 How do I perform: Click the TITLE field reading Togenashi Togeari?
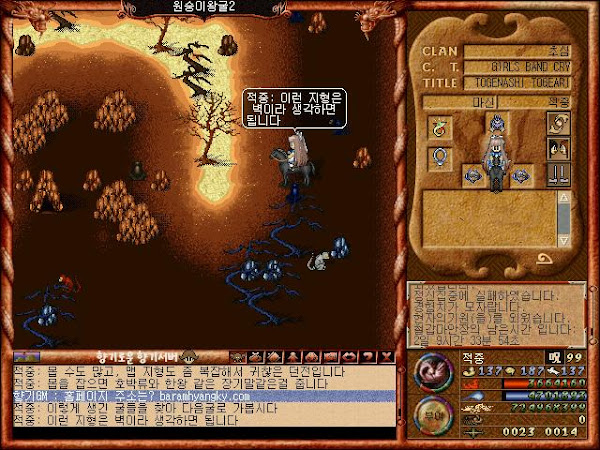[x=519, y=85]
